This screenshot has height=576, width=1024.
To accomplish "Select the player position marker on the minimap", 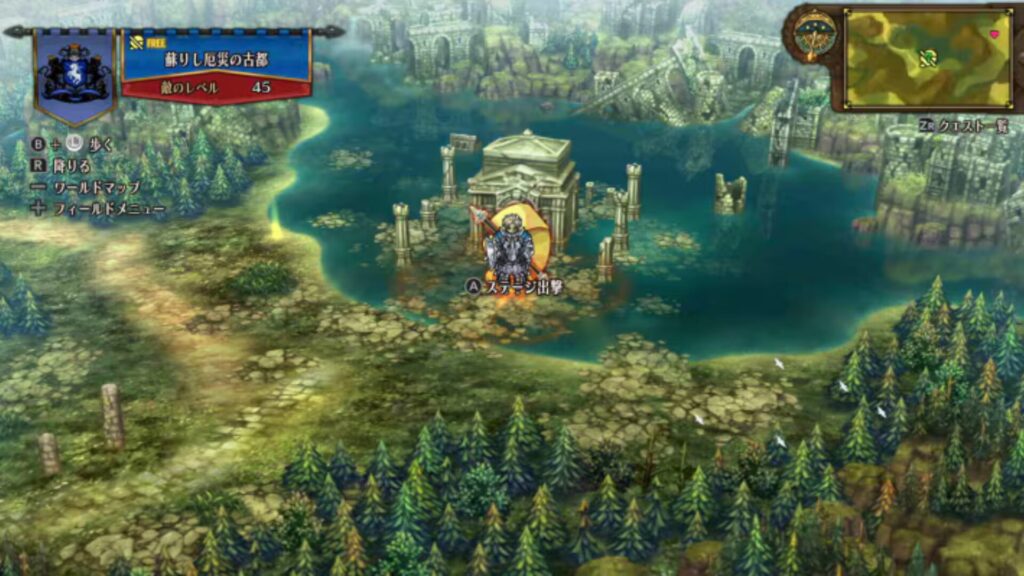I will 929,55.
